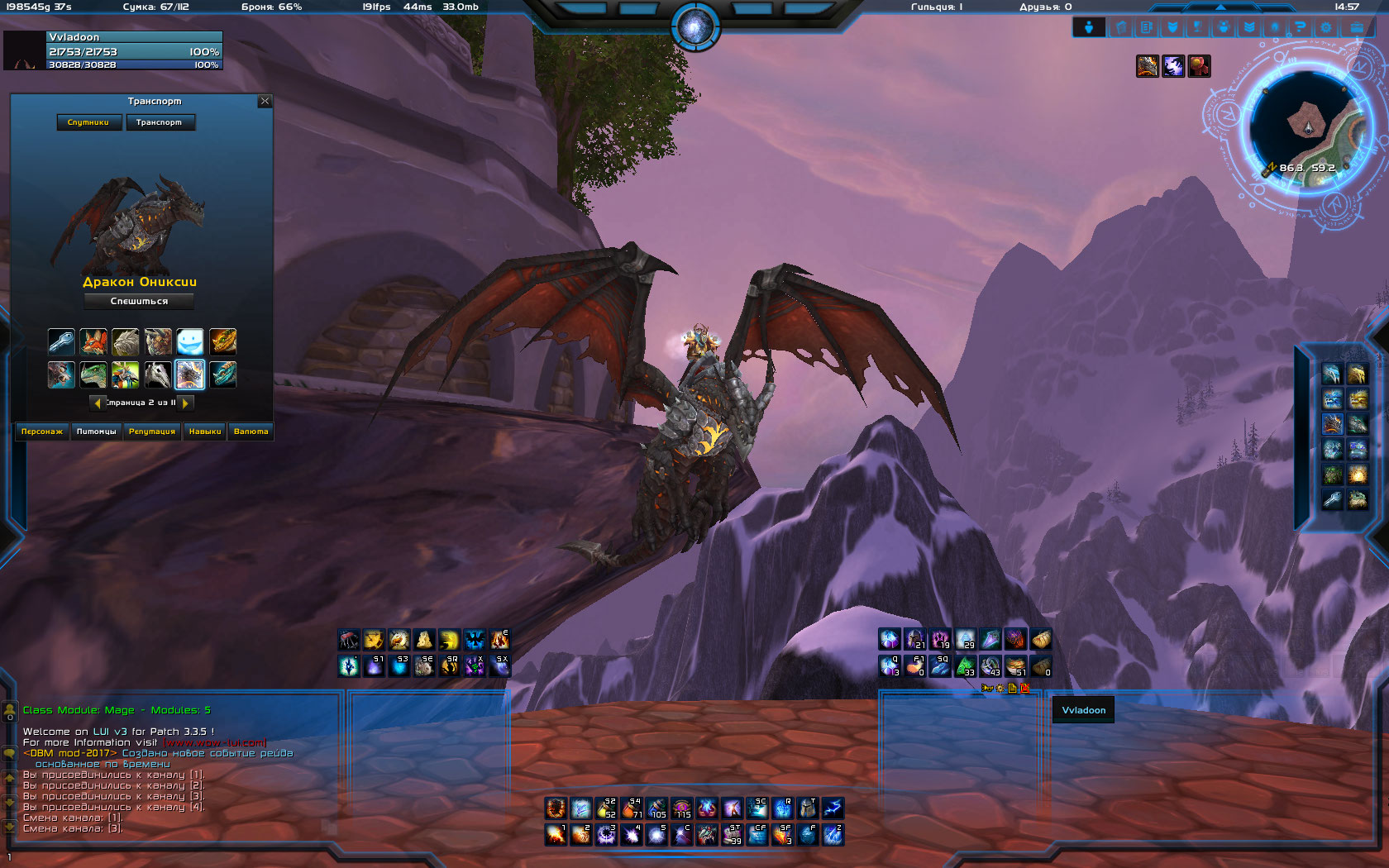This screenshot has height=868, width=1389.
Task: Go to the next mount page
Action: click(x=187, y=403)
